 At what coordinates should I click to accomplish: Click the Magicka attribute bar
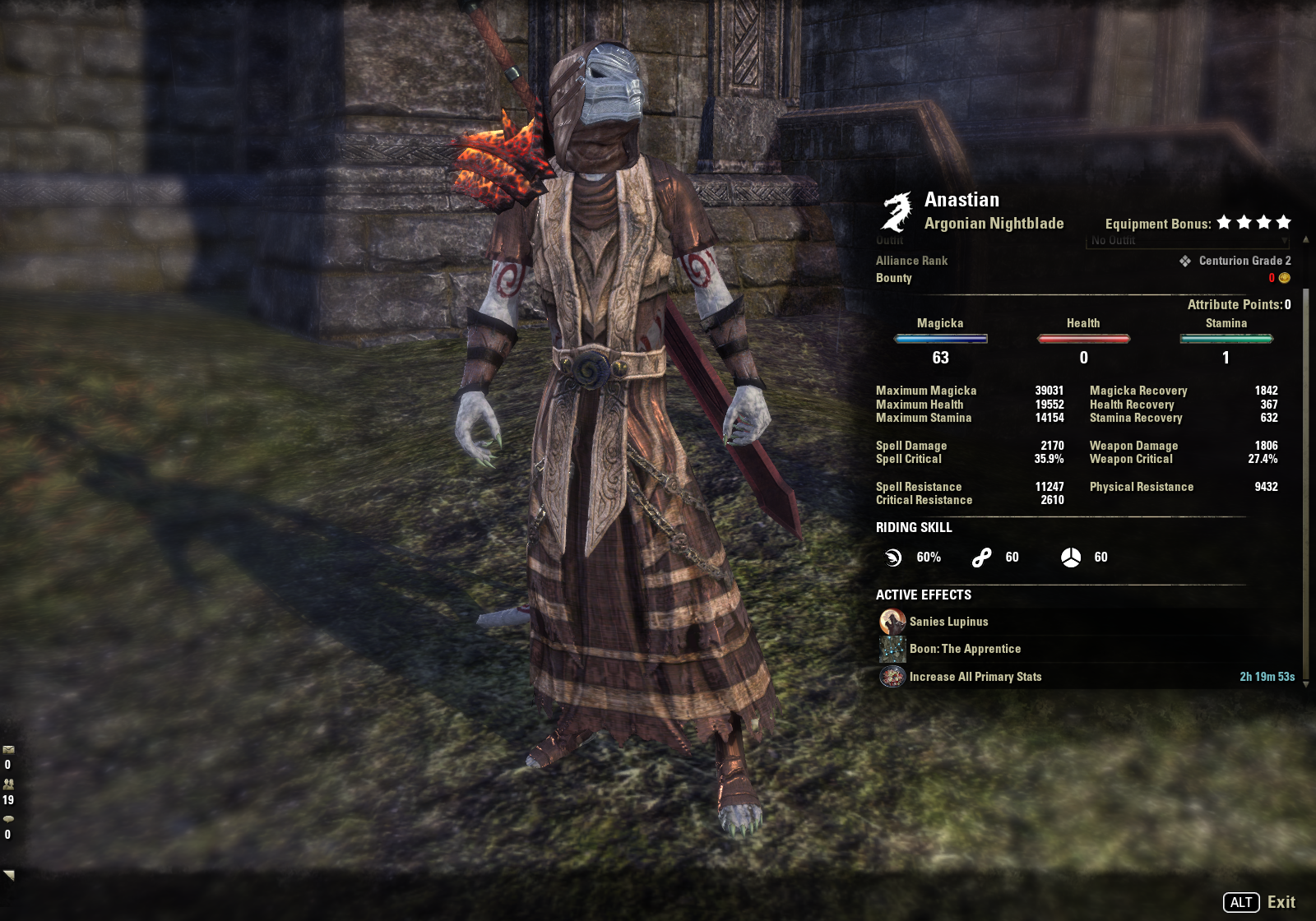coord(940,339)
